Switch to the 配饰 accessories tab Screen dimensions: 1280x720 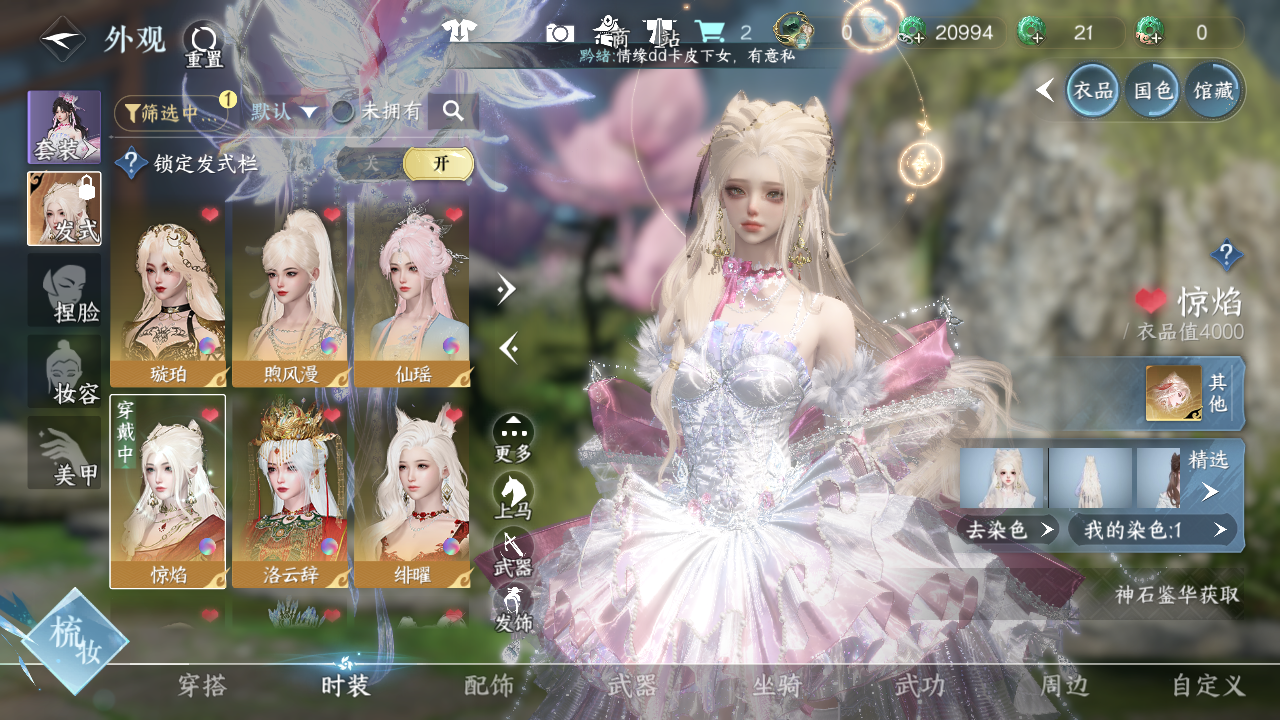click(489, 686)
